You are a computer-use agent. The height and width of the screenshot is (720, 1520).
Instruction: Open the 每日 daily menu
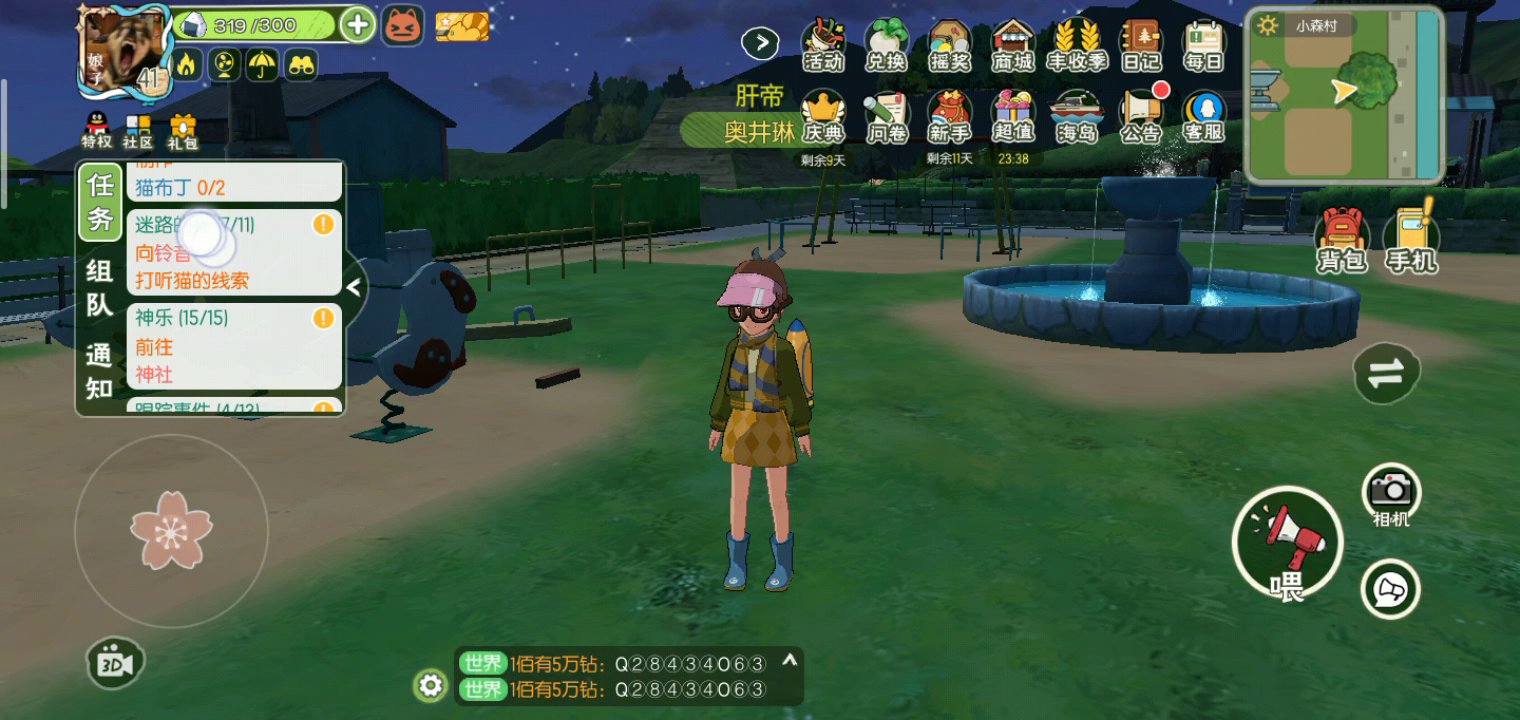[x=1203, y=46]
